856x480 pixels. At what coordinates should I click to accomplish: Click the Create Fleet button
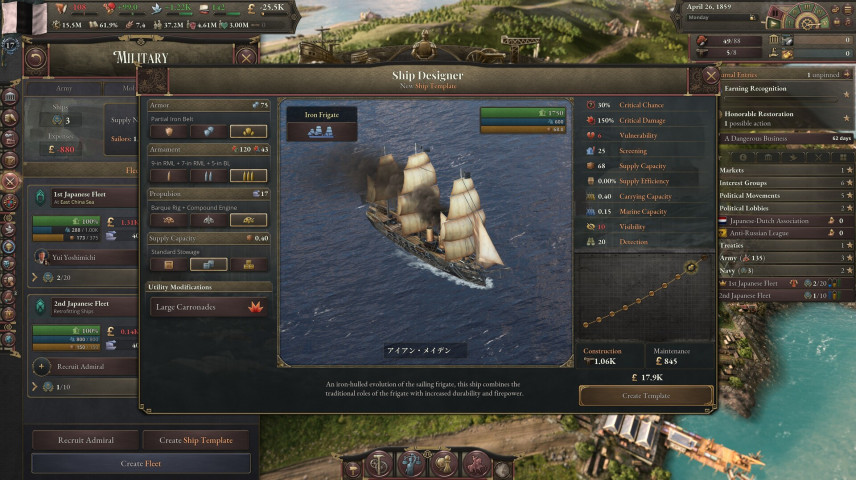[140, 464]
